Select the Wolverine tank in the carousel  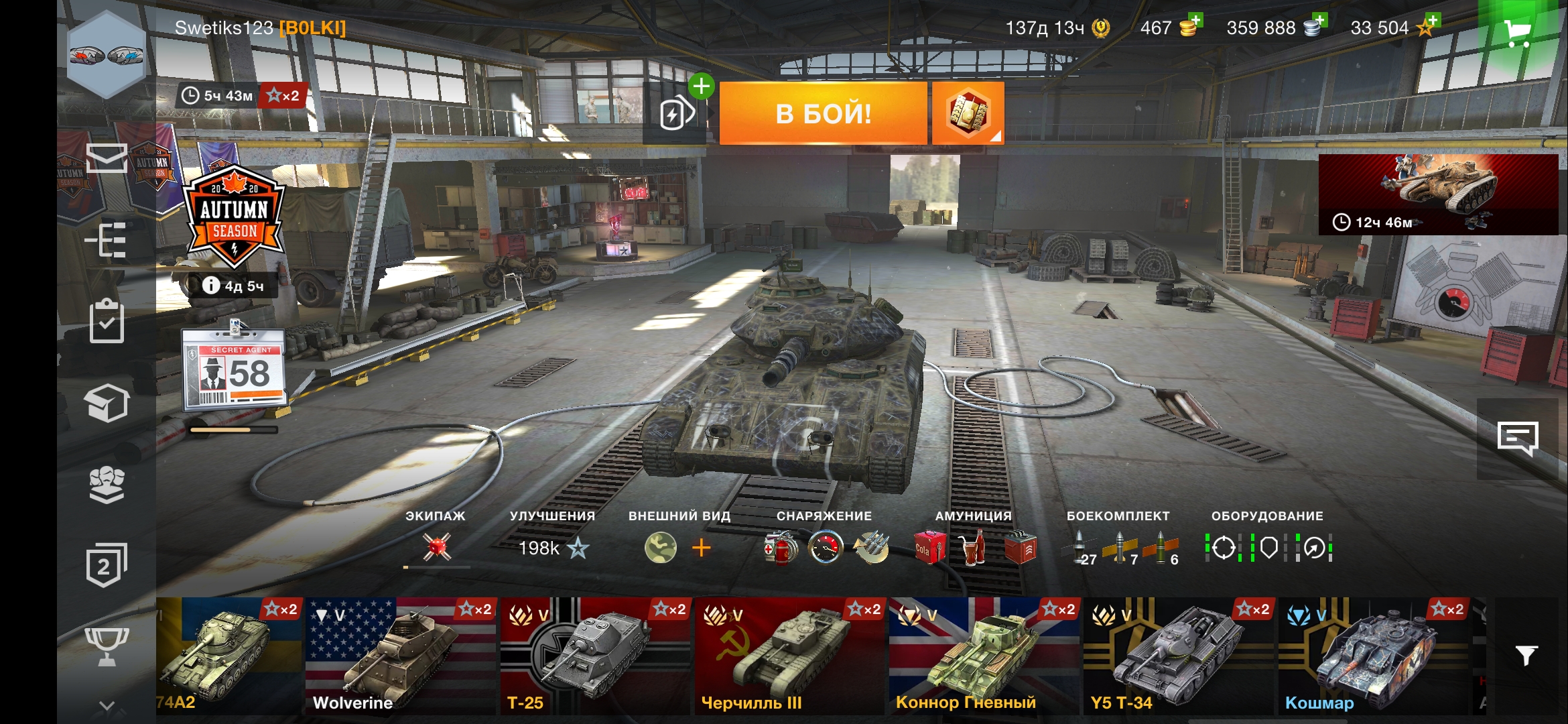pyautogui.click(x=400, y=656)
